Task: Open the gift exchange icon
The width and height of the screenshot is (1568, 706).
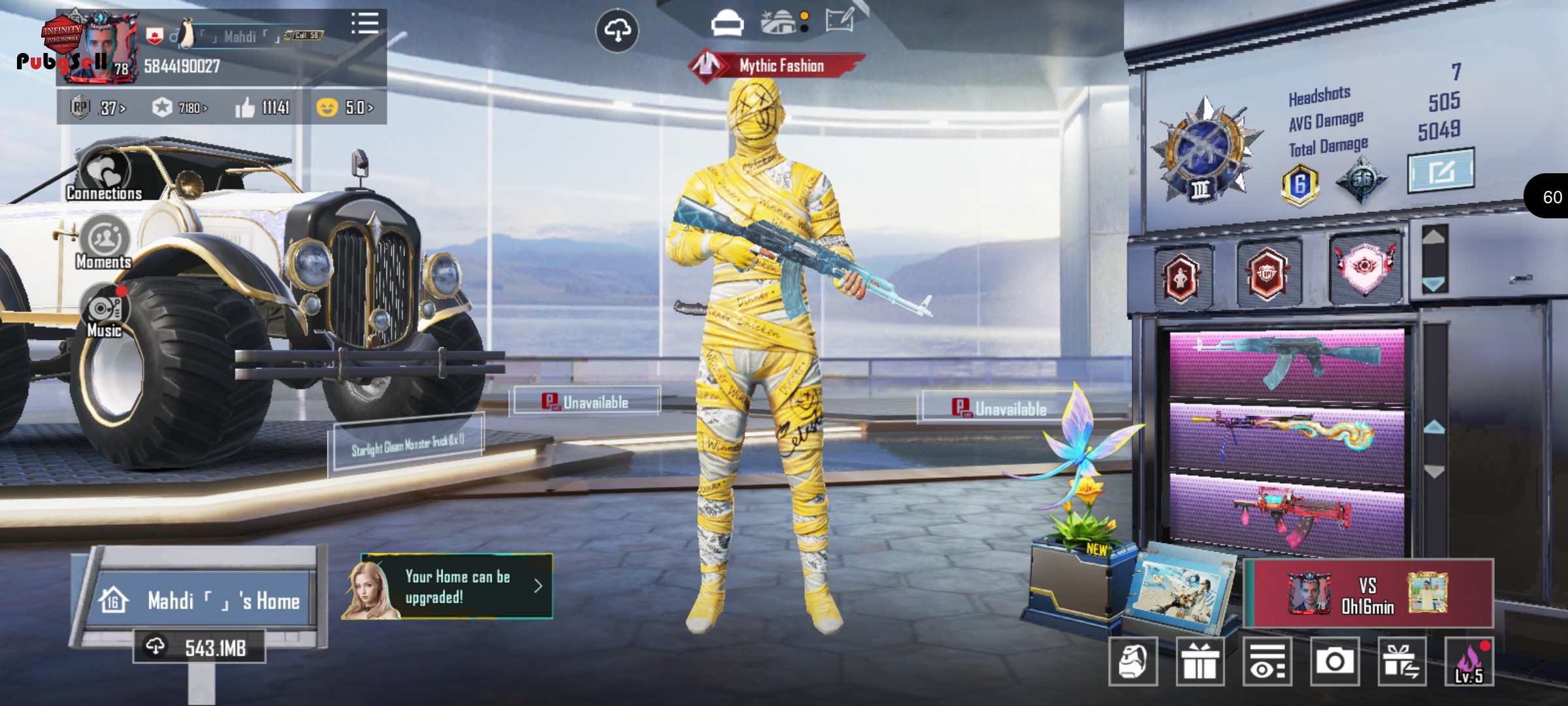Action: (1401, 662)
